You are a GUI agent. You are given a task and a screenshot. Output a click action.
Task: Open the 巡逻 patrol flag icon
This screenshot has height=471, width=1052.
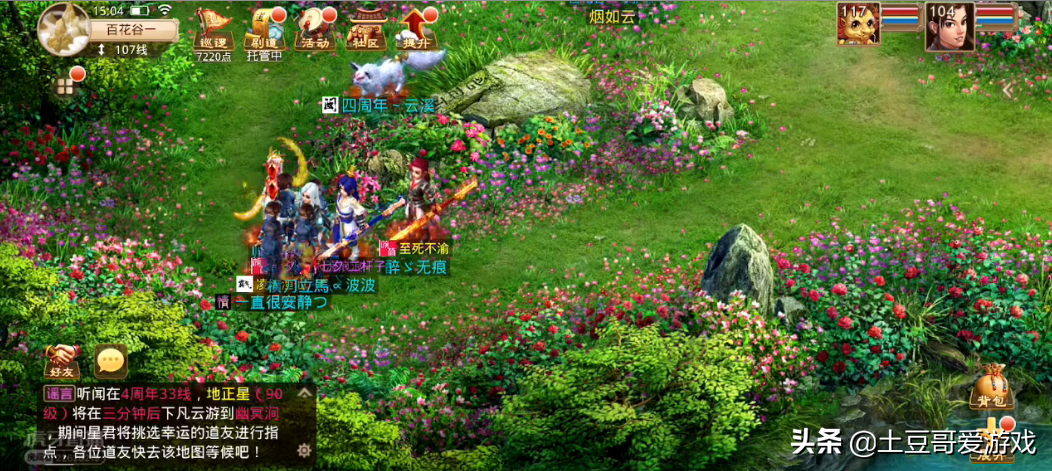tap(213, 29)
